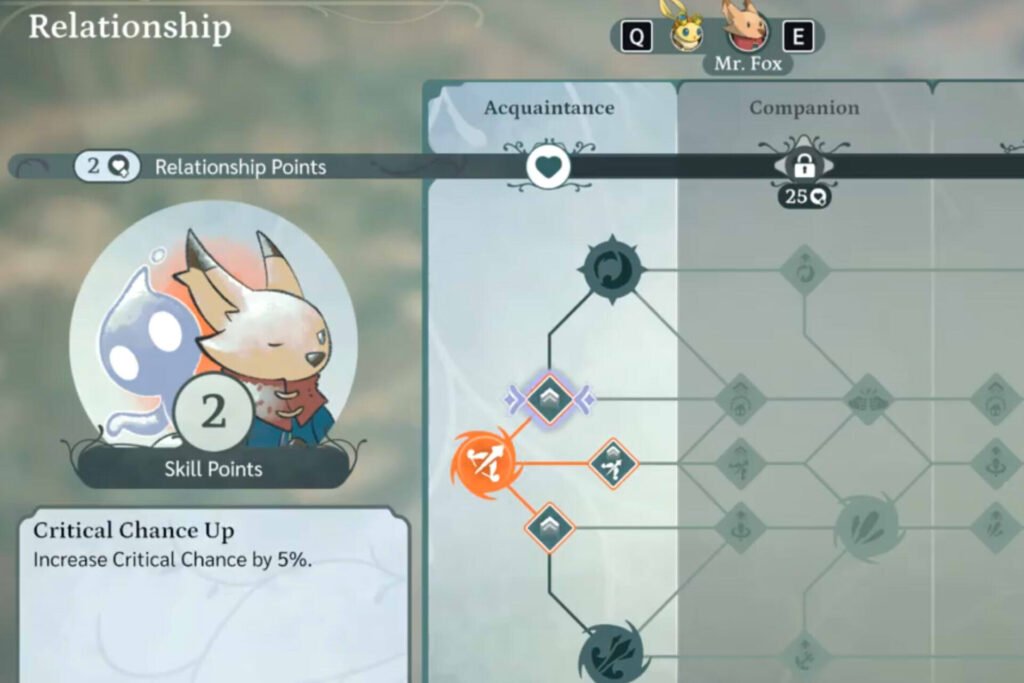Switch to the Acquaintance tier column

pos(549,108)
